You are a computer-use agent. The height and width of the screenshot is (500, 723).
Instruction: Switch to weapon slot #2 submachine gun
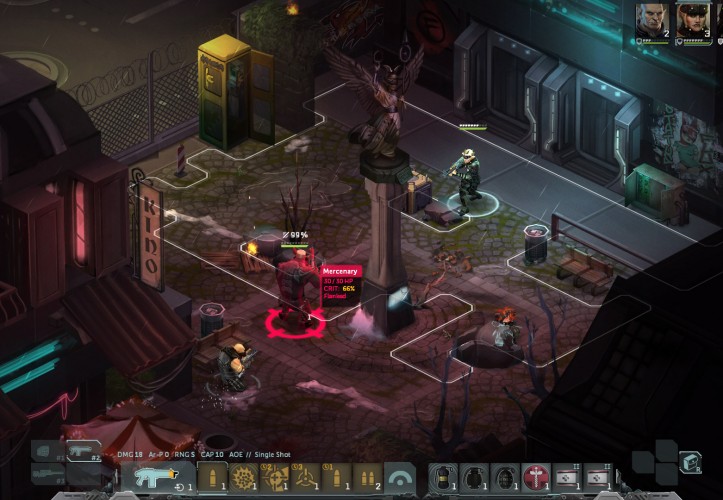point(85,450)
